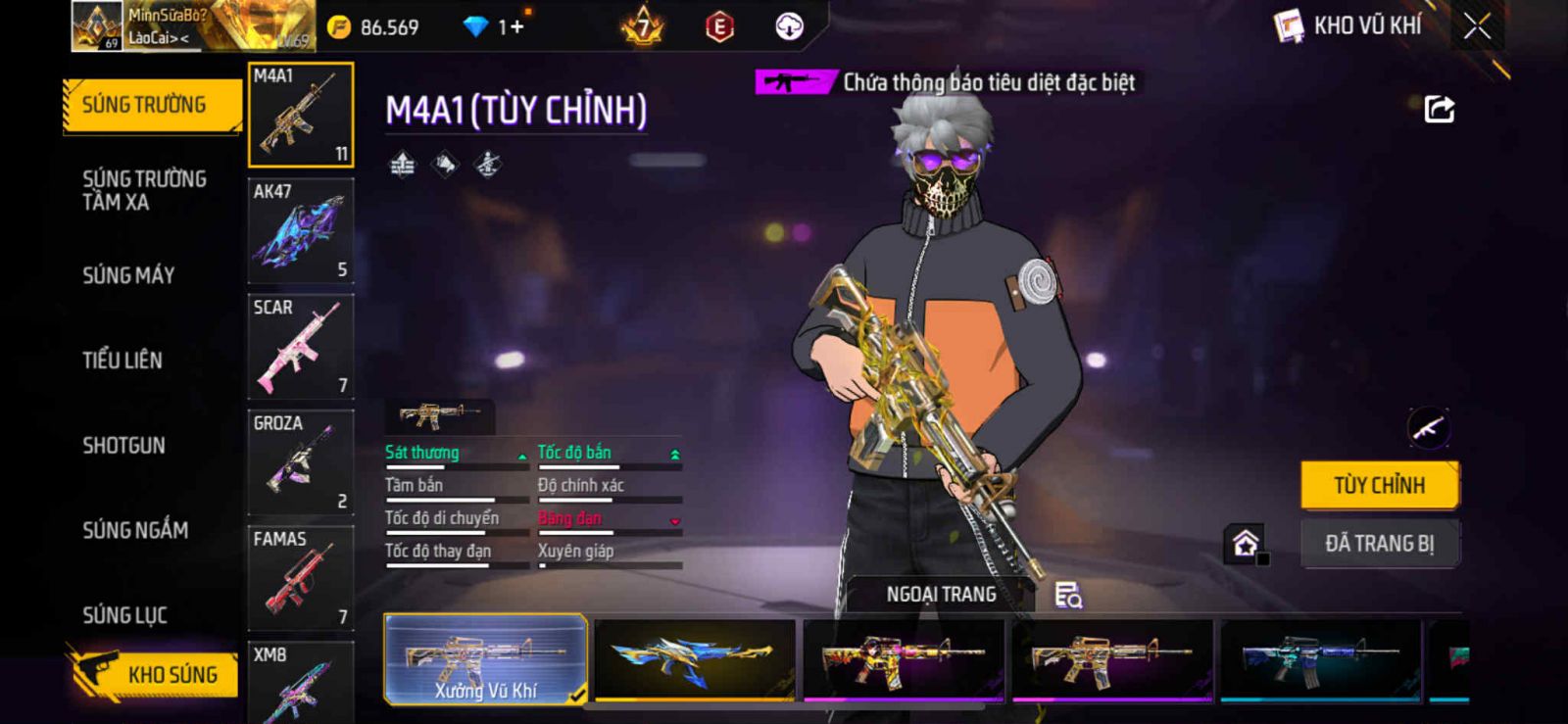Close the weapon armory screen
Screen dimensions: 1568x724
point(1477,26)
